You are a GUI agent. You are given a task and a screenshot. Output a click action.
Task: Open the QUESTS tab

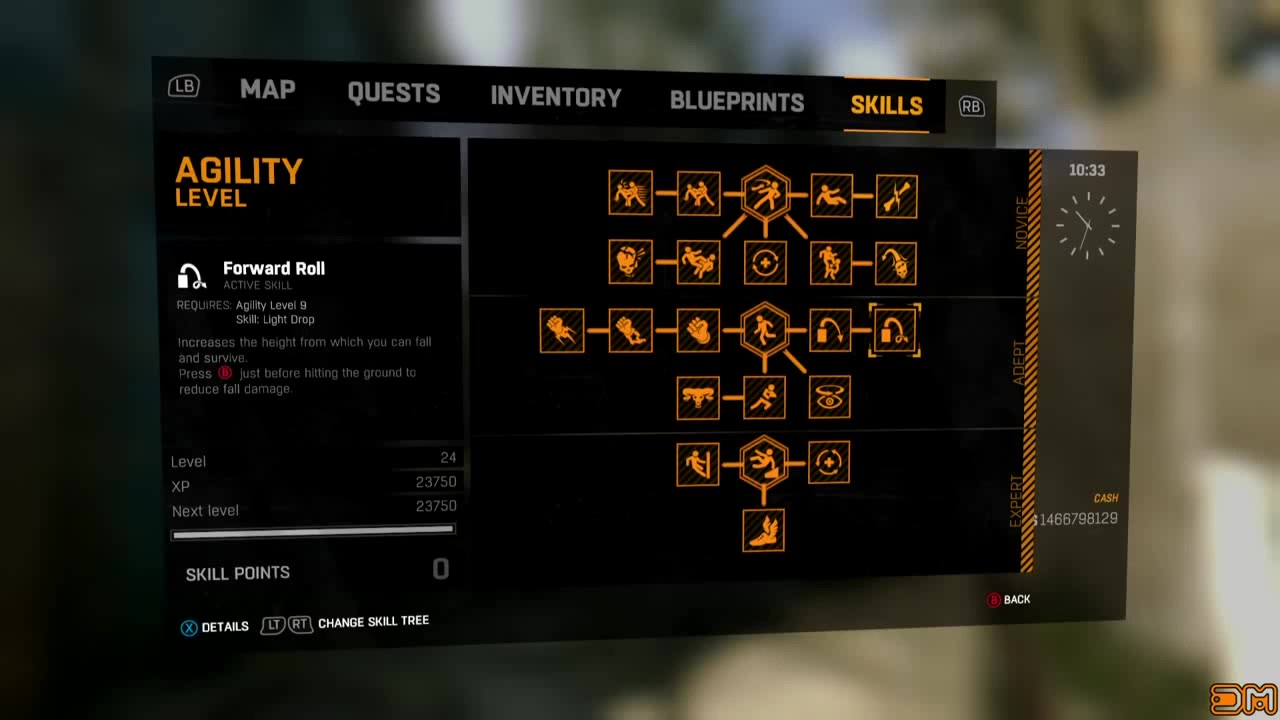pyautogui.click(x=394, y=94)
